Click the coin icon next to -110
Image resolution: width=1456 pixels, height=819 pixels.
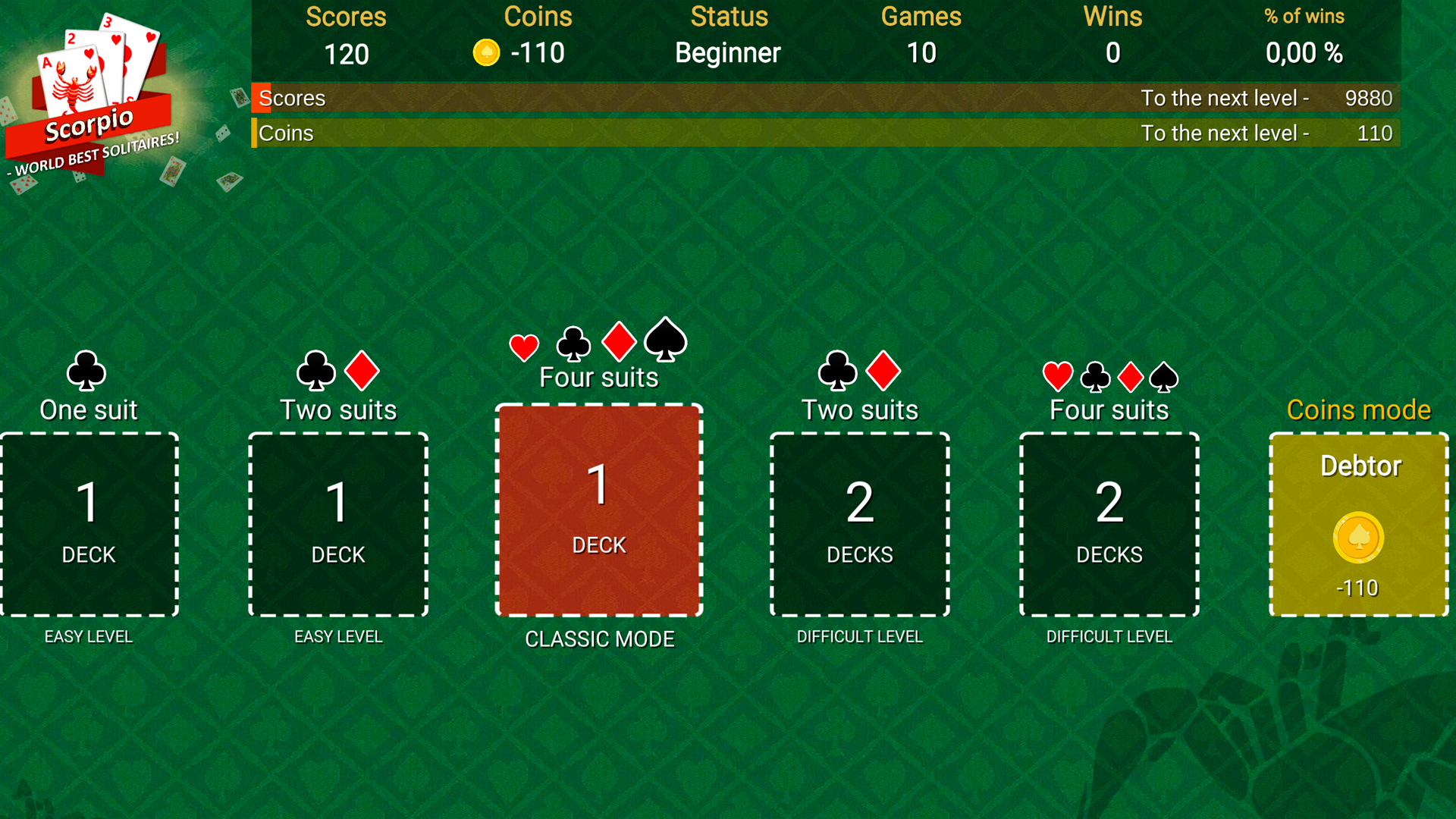click(x=486, y=53)
